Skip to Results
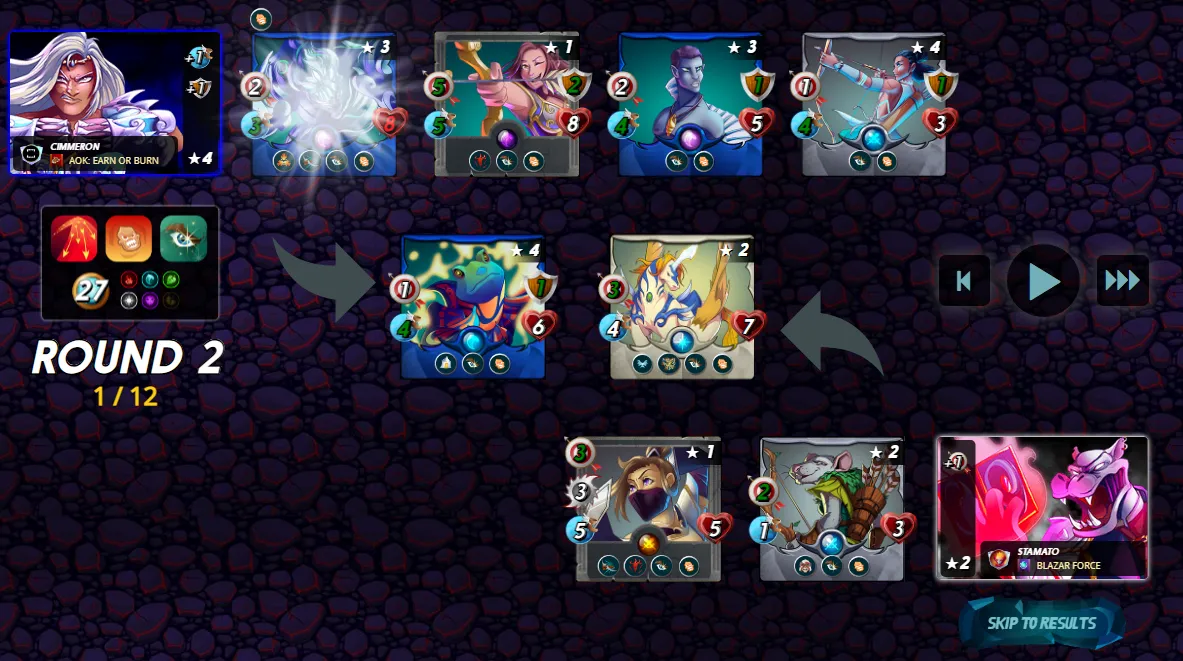 [x=1042, y=623]
